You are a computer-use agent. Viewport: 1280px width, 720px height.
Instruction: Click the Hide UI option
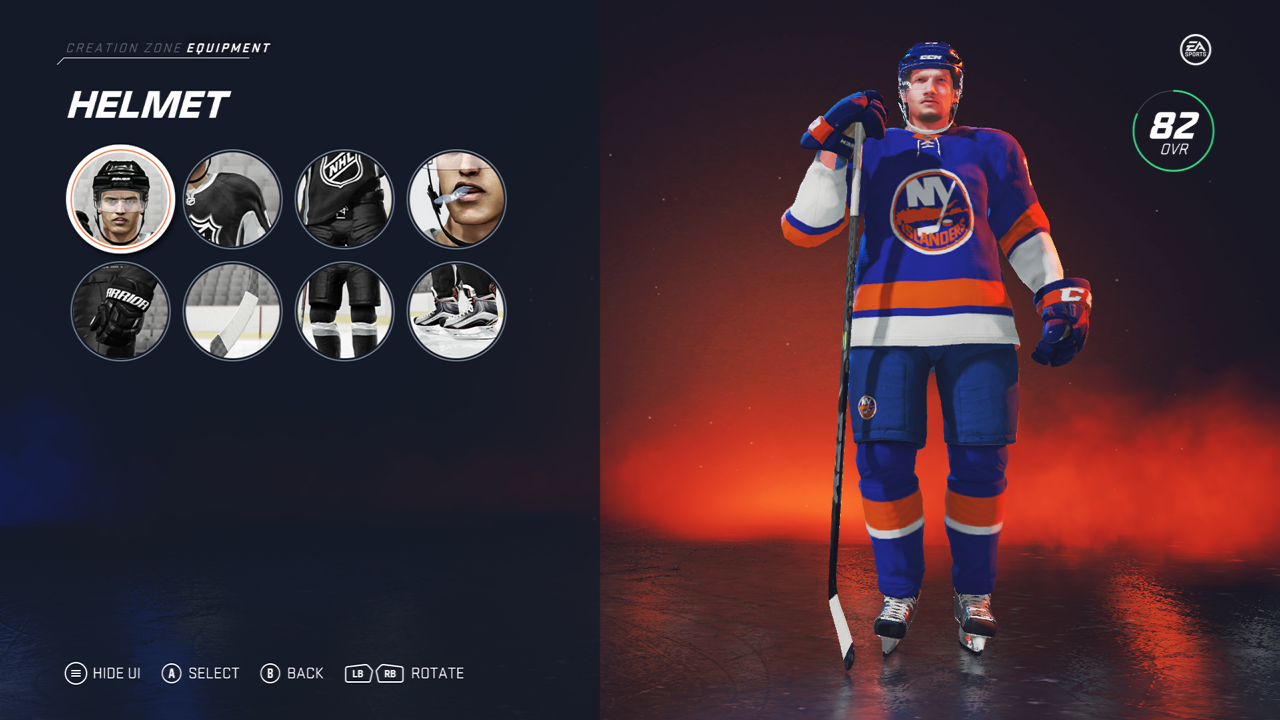[103, 673]
